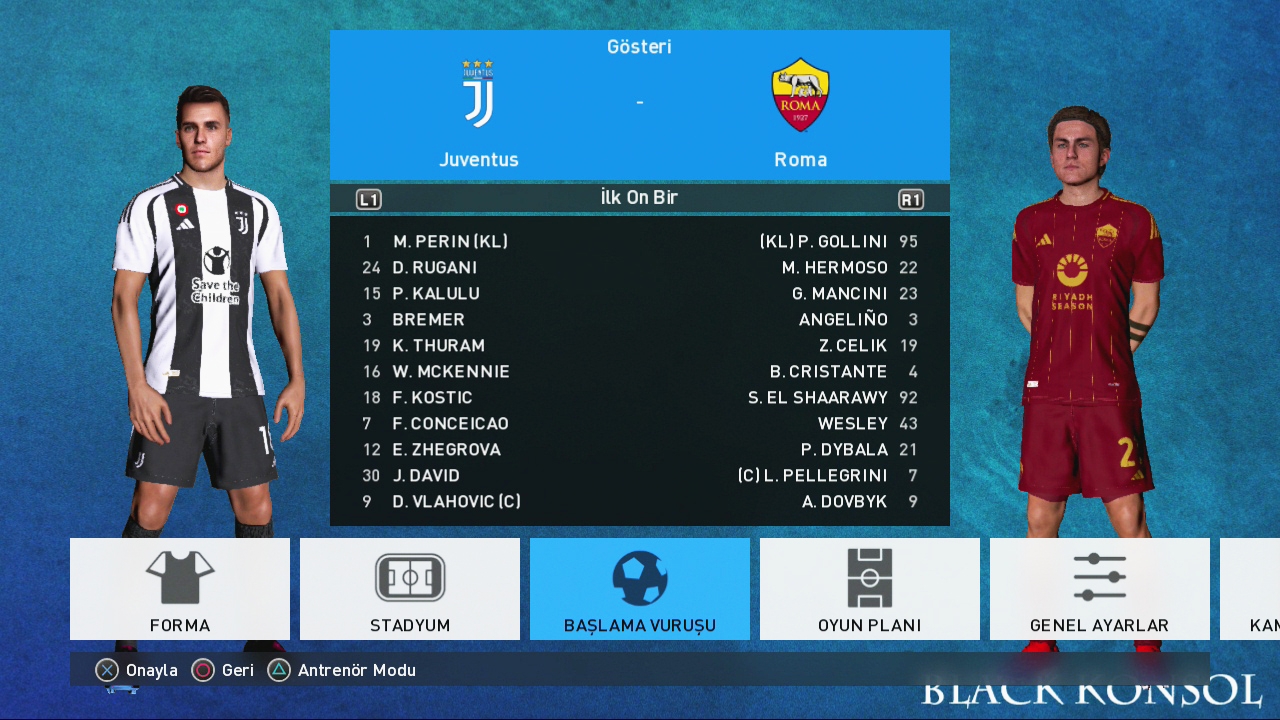Image resolution: width=1280 pixels, height=720 pixels.
Task: Select A. Dovbyk from Roma list
Action: 844,501
